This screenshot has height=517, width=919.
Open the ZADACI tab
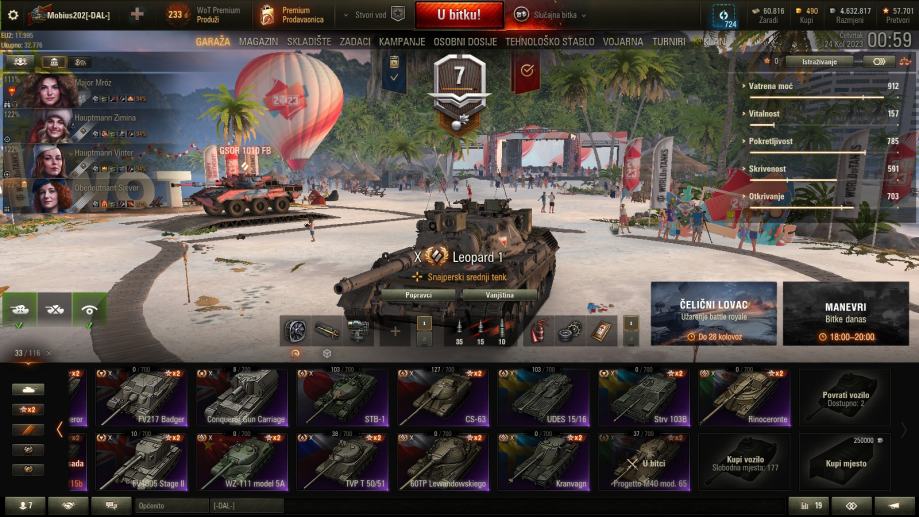click(355, 42)
